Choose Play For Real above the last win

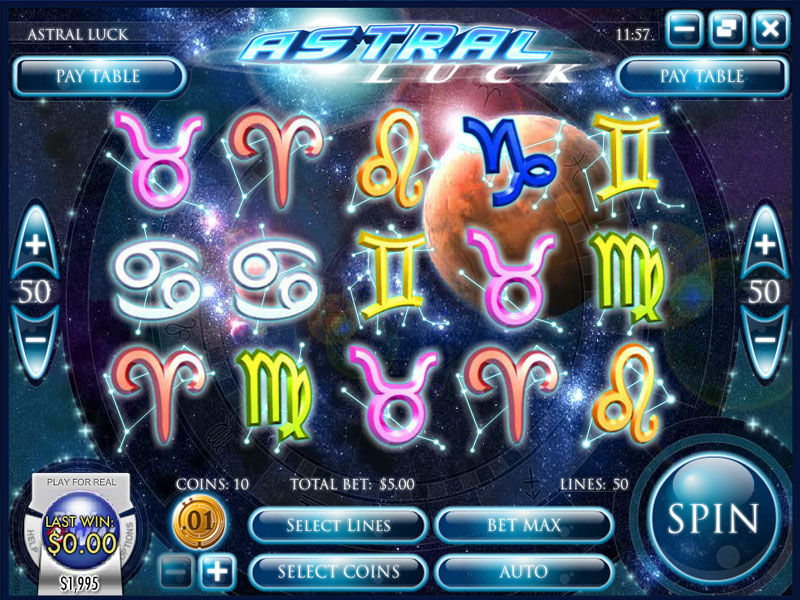tap(81, 482)
